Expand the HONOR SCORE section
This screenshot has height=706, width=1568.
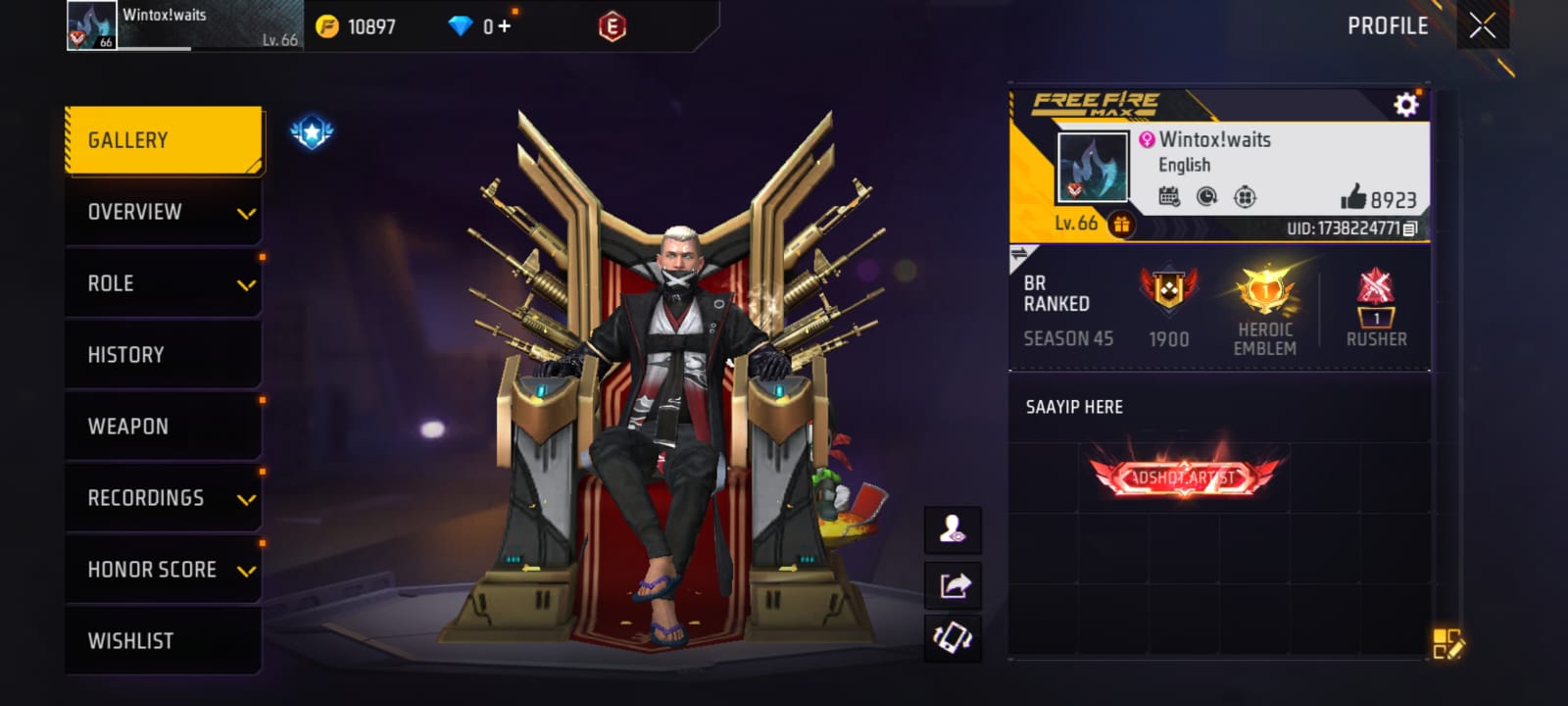[163, 569]
